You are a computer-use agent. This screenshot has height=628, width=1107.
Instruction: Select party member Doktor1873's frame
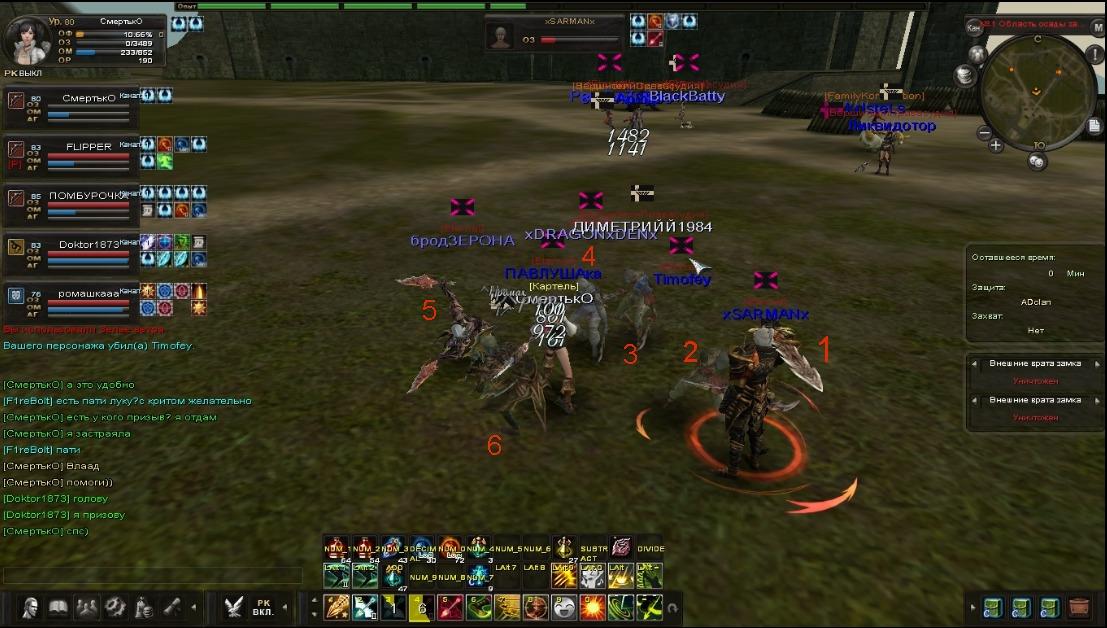[72, 253]
